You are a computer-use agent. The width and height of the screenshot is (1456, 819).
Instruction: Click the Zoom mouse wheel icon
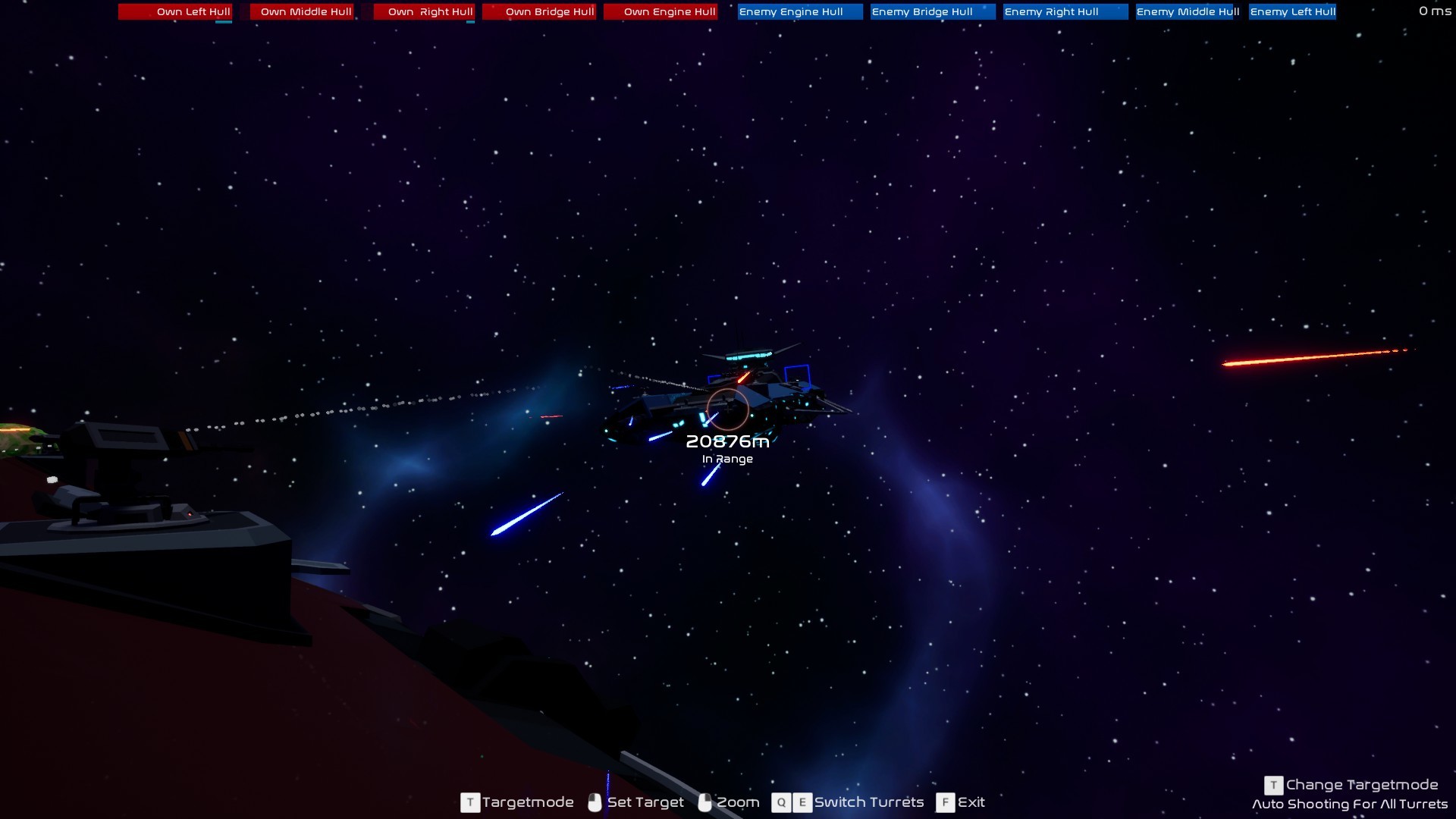pyautogui.click(x=704, y=802)
